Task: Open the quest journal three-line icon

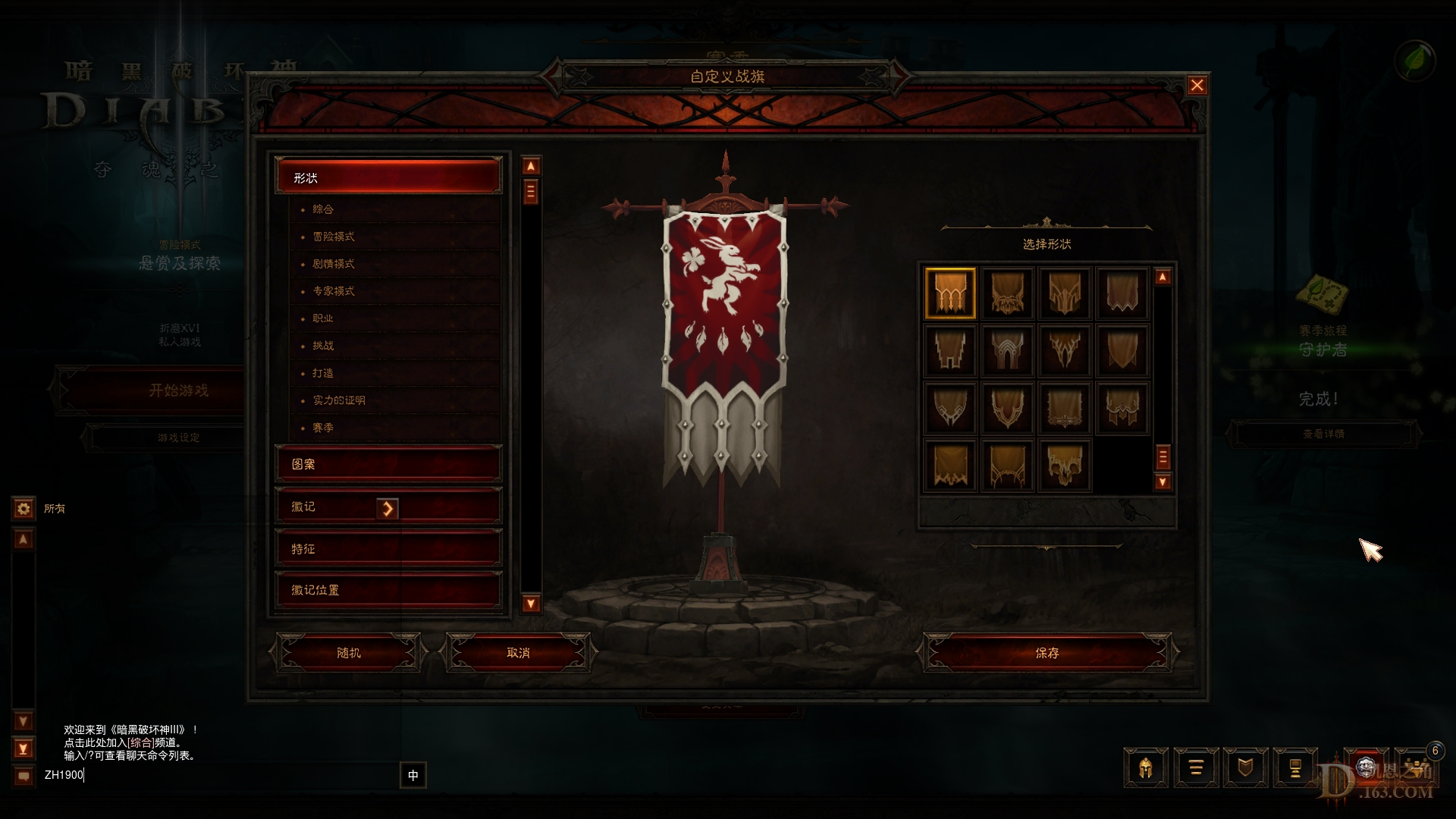Action: [x=1196, y=767]
